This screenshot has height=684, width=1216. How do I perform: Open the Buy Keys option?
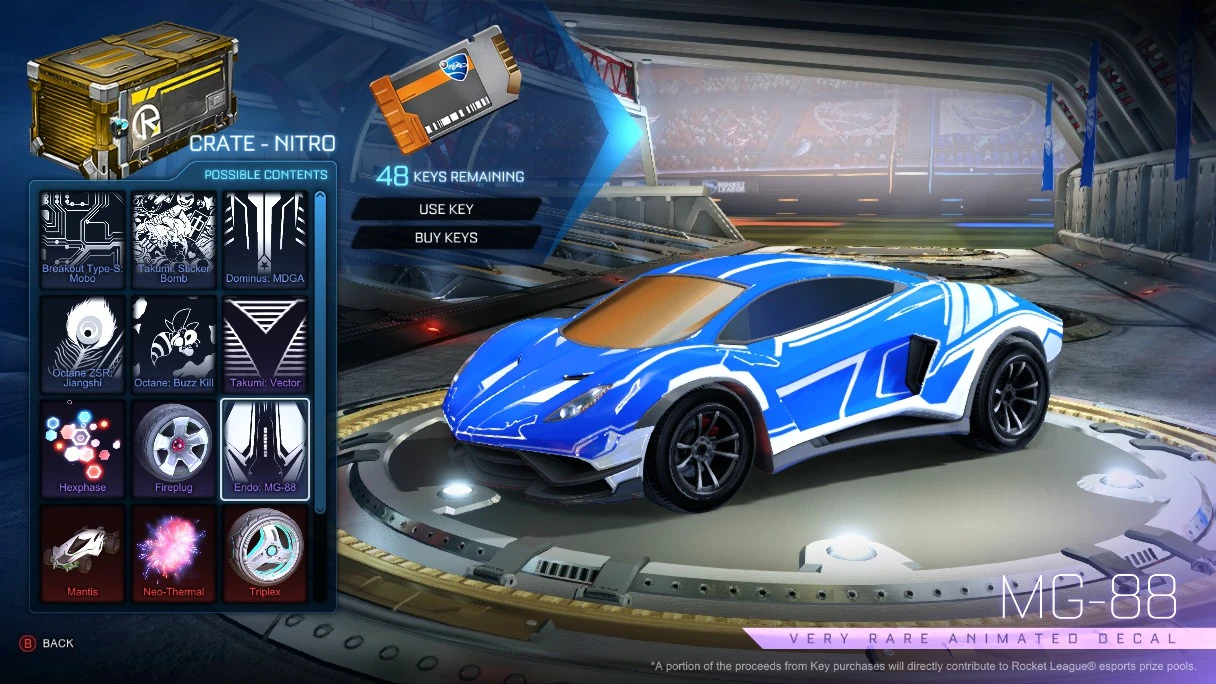point(446,238)
